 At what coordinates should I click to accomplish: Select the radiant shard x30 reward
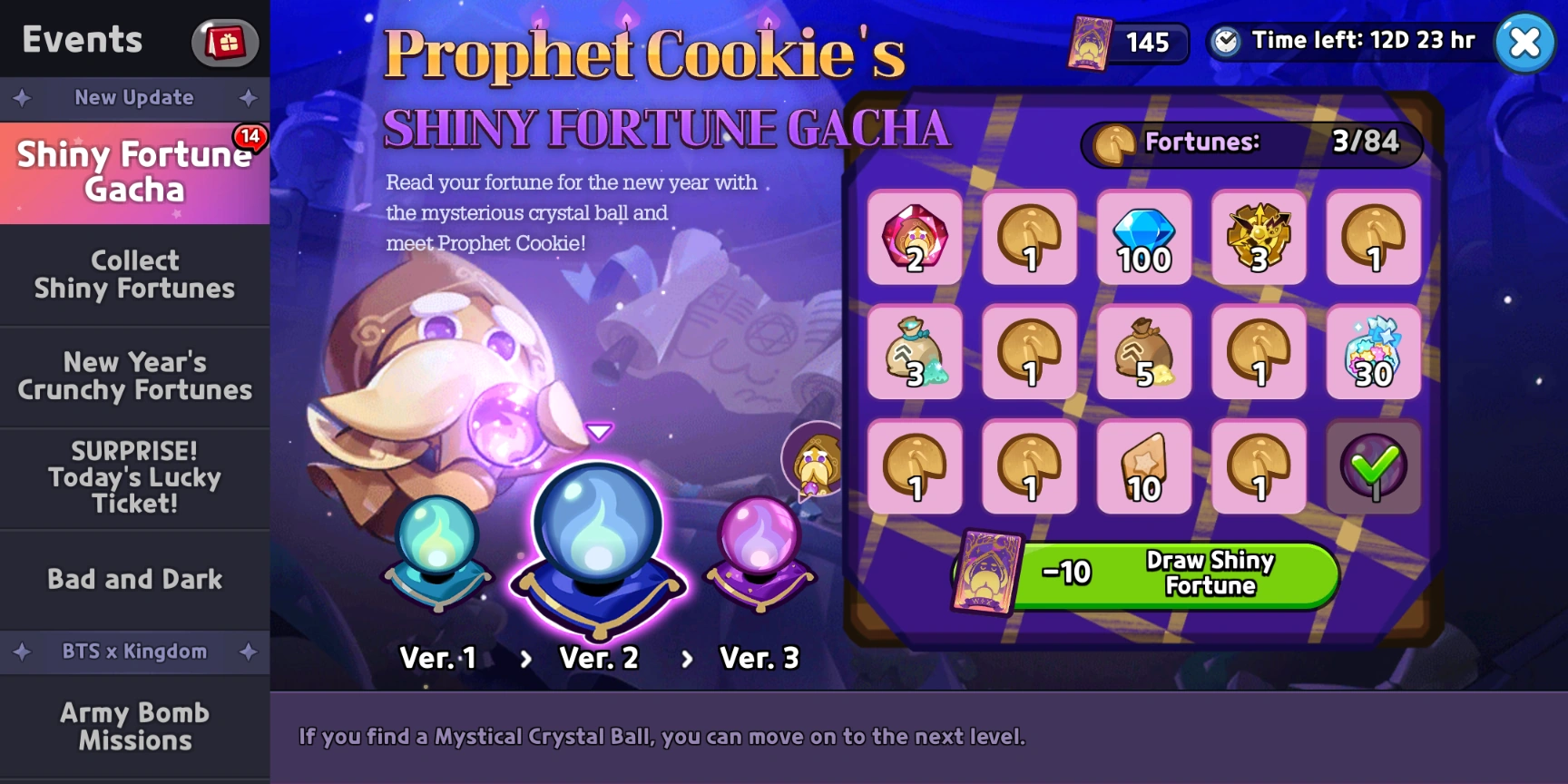(1373, 354)
